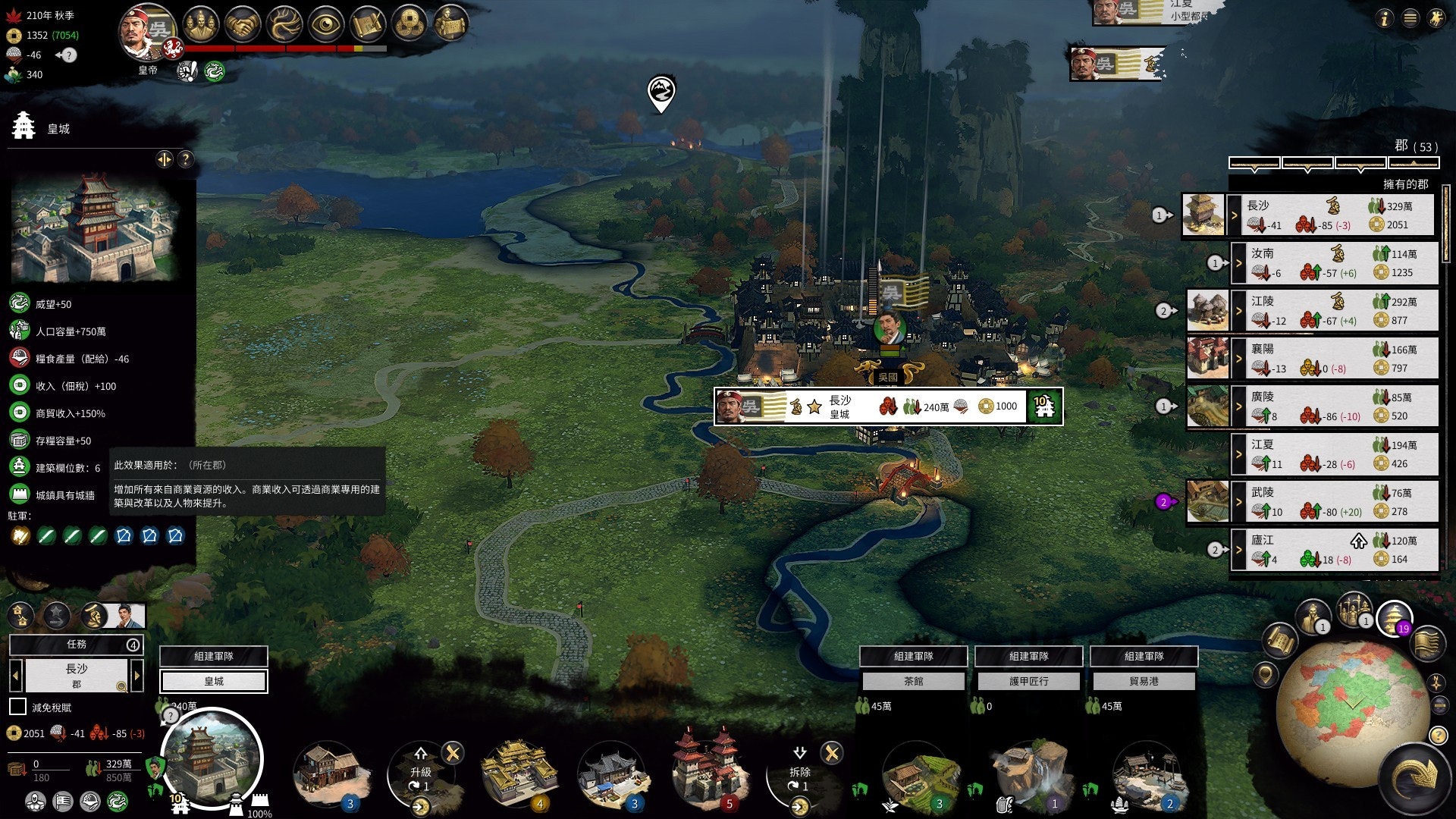Click the 升級 upgrade building button

(x=421, y=773)
